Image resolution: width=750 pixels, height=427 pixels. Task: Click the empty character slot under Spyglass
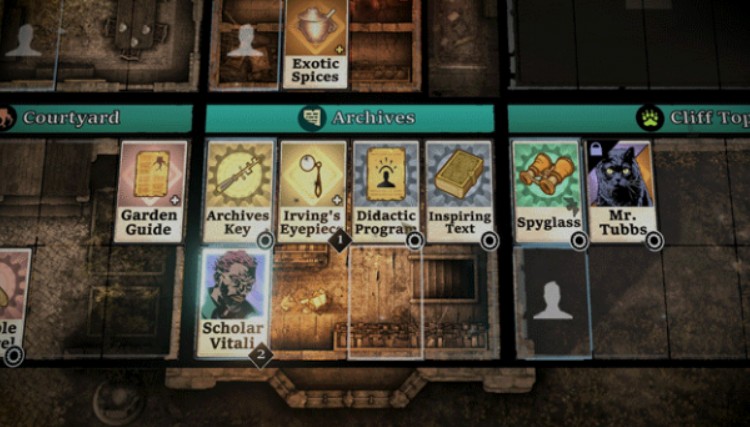(x=551, y=302)
